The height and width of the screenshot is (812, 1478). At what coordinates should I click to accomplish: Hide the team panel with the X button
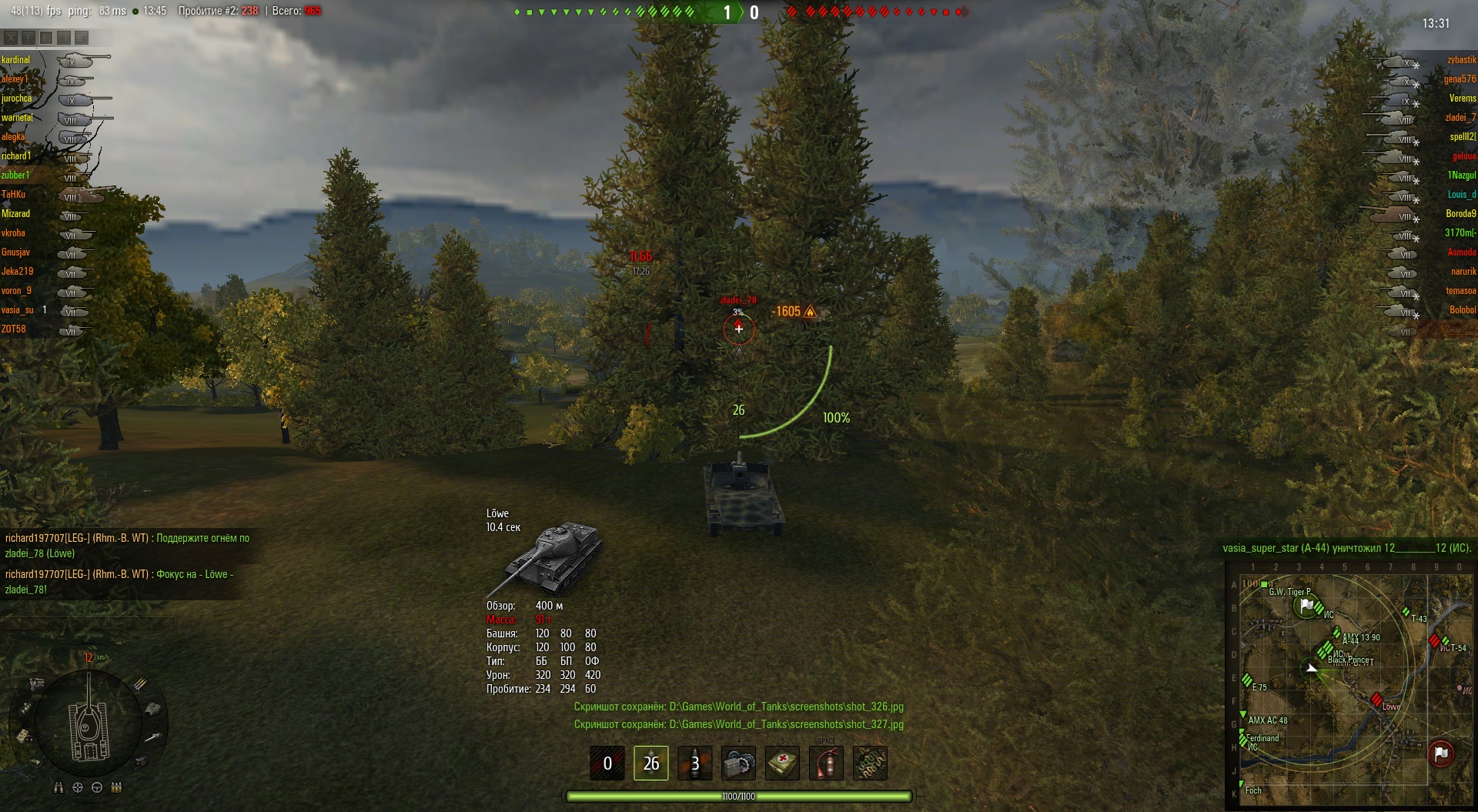coord(10,37)
